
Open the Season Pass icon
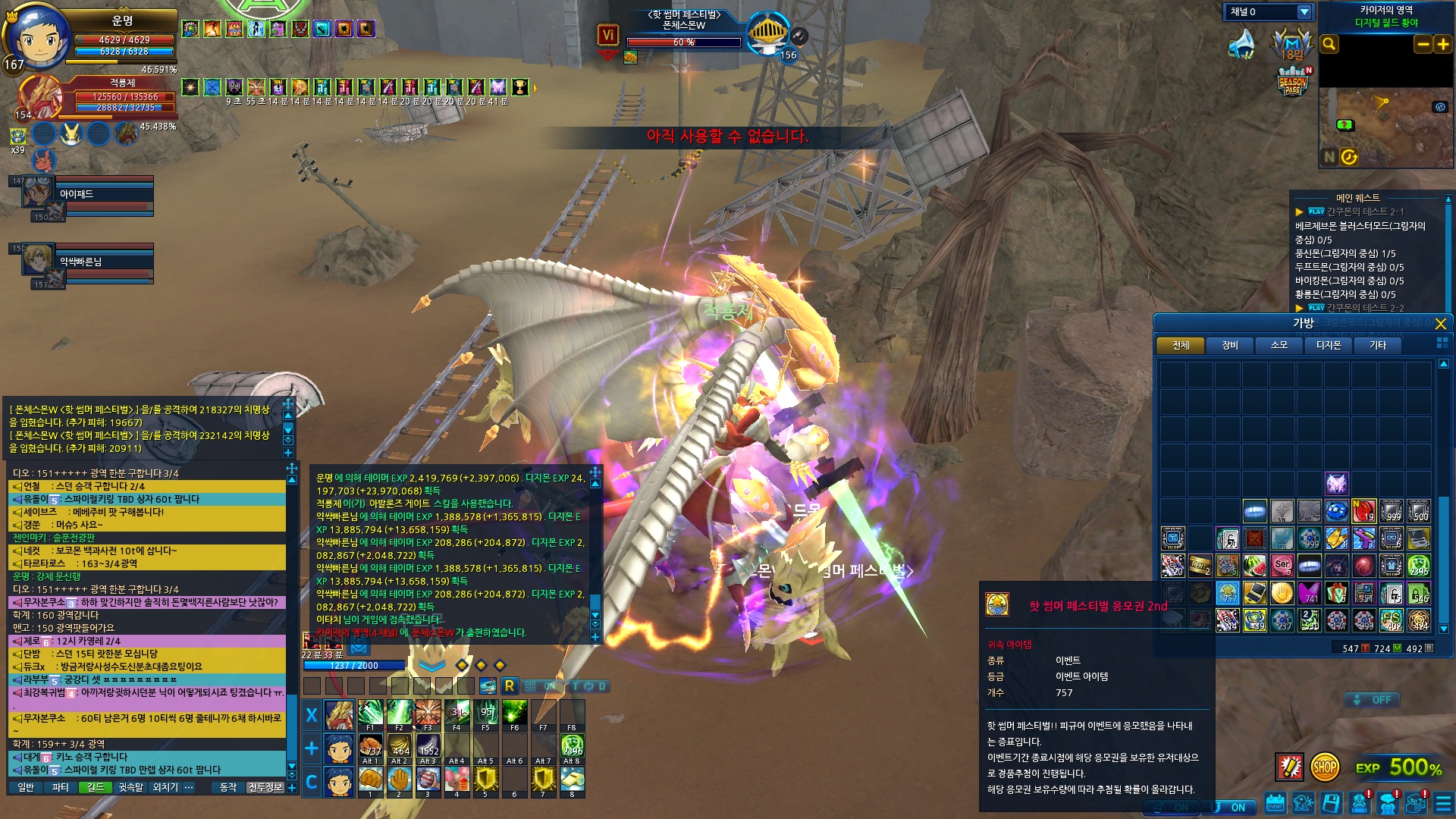pos(1293,82)
